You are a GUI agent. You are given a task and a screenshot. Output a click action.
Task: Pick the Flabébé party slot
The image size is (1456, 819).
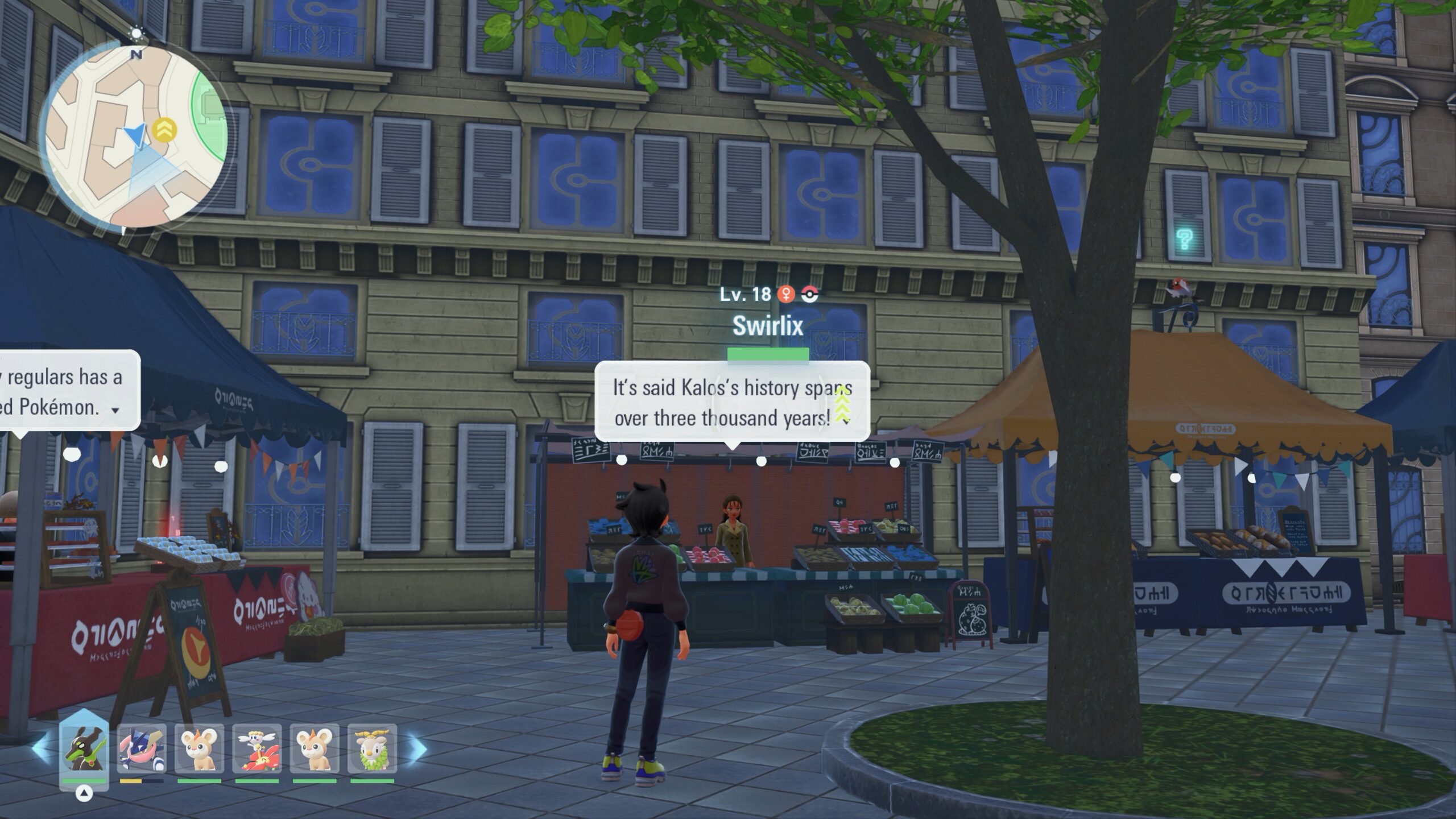257,748
